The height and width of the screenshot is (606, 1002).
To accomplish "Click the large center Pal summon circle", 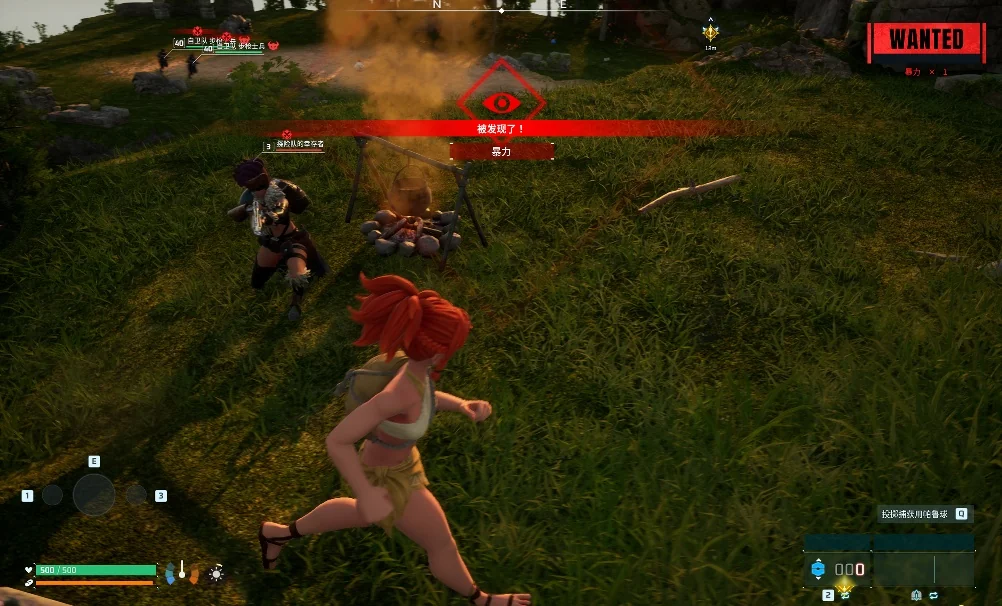I will point(94,494).
